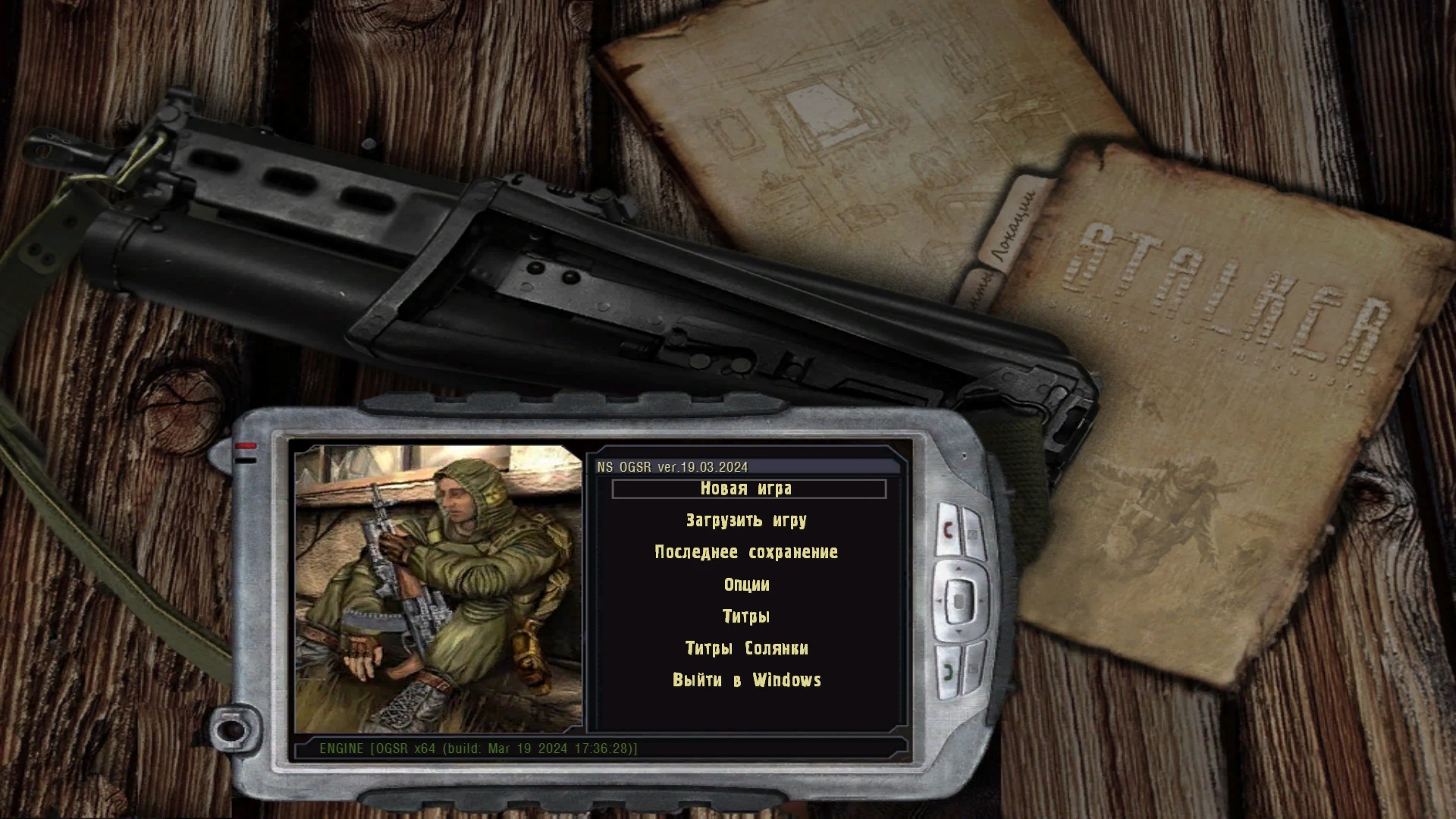Image resolution: width=1456 pixels, height=819 pixels.
Task: Click the small key next to the green call button
Action: click(x=973, y=668)
